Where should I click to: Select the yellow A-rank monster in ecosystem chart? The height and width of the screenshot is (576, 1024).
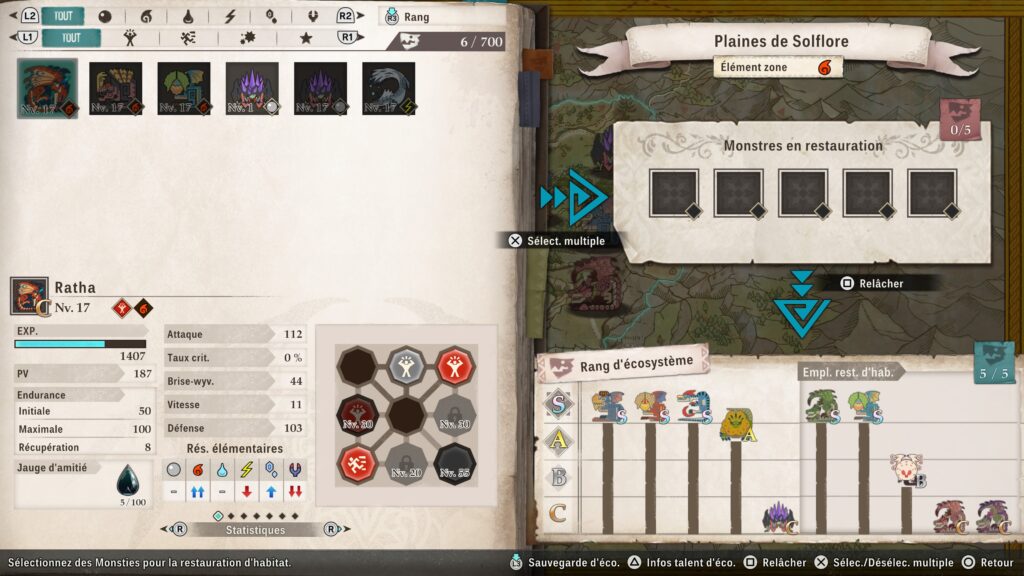click(x=737, y=424)
